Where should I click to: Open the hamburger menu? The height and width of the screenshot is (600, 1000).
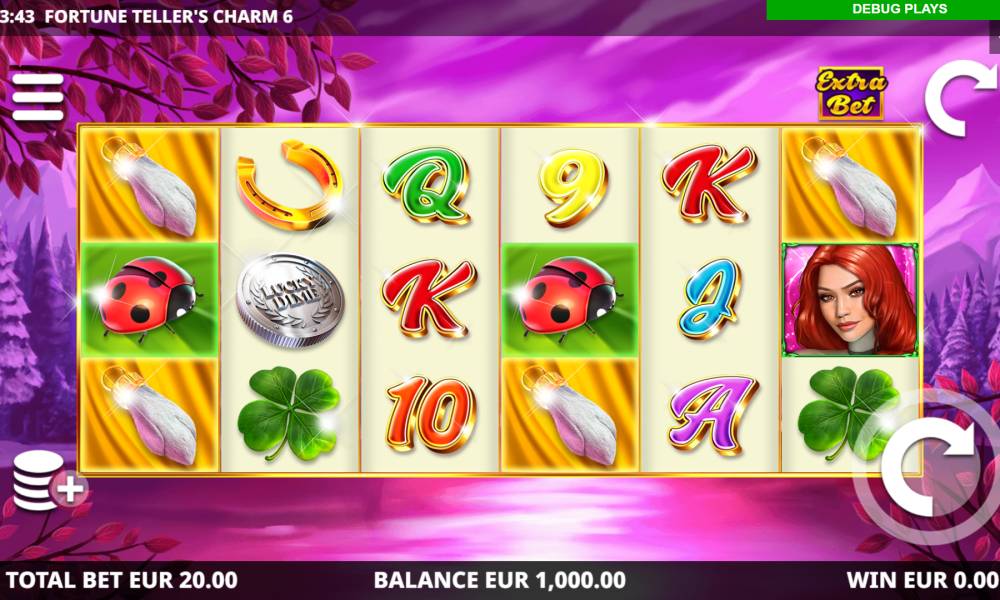(x=37, y=95)
